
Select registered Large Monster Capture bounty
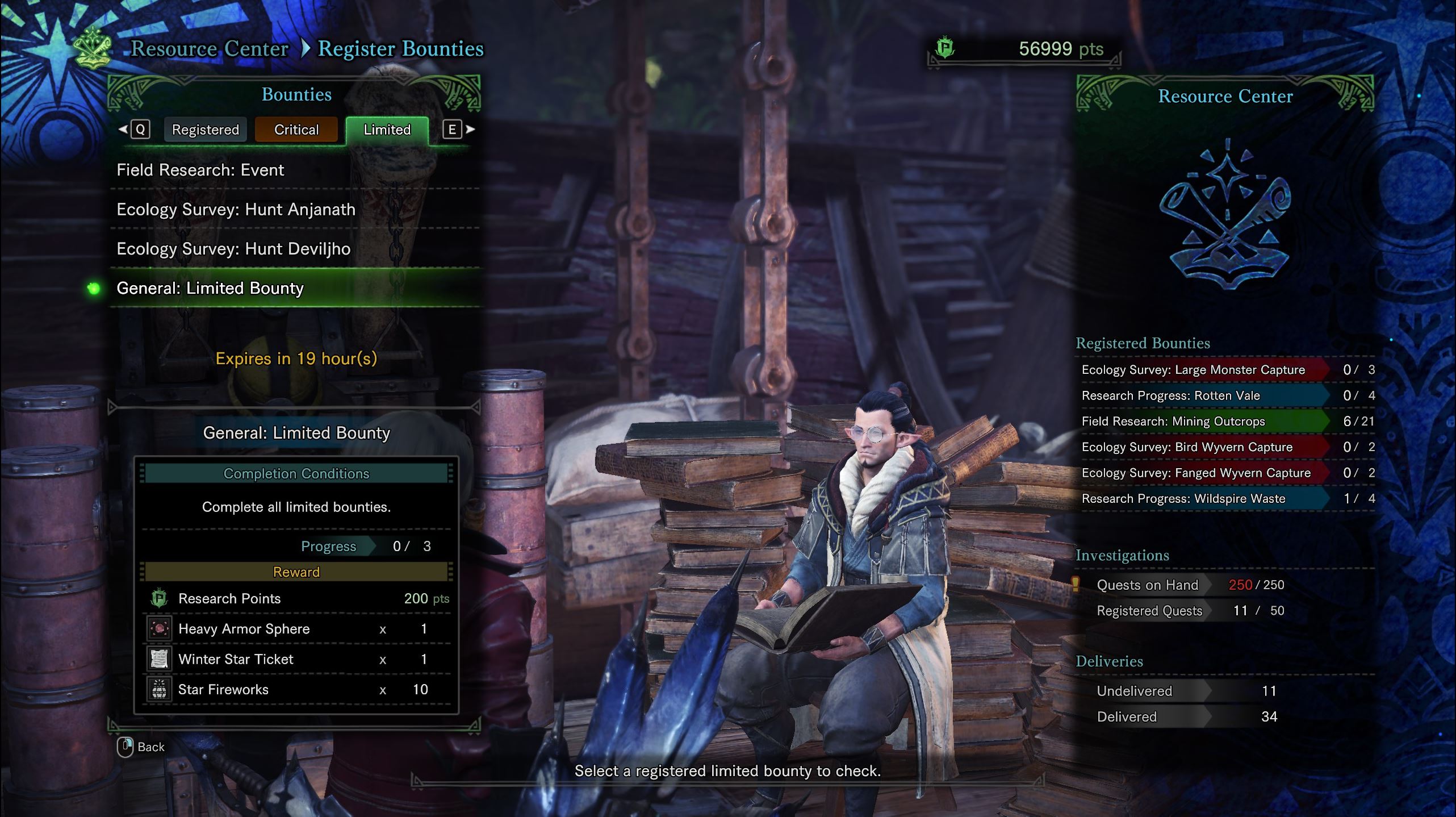tap(1193, 370)
